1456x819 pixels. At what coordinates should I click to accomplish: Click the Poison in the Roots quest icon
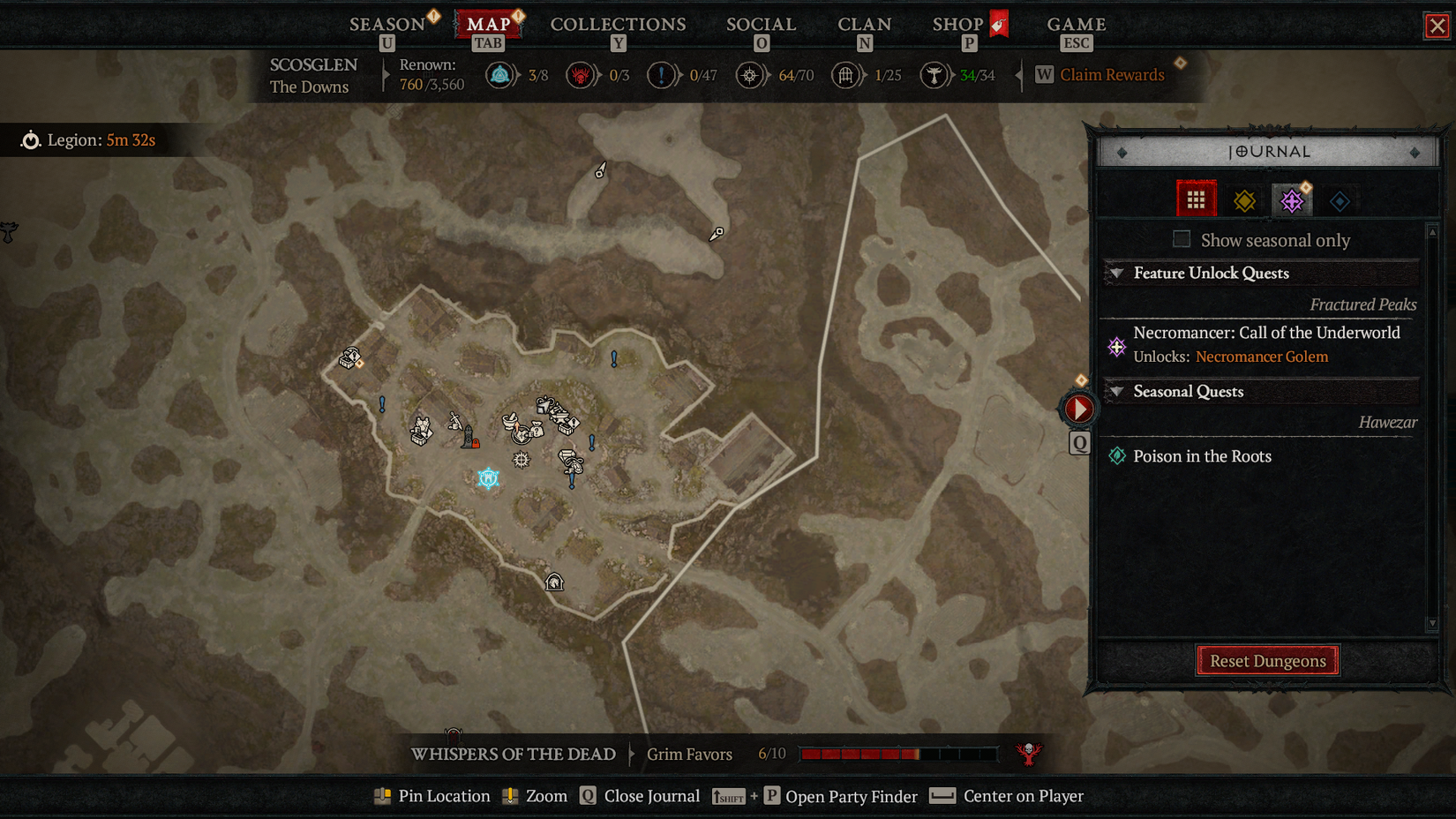click(1118, 456)
